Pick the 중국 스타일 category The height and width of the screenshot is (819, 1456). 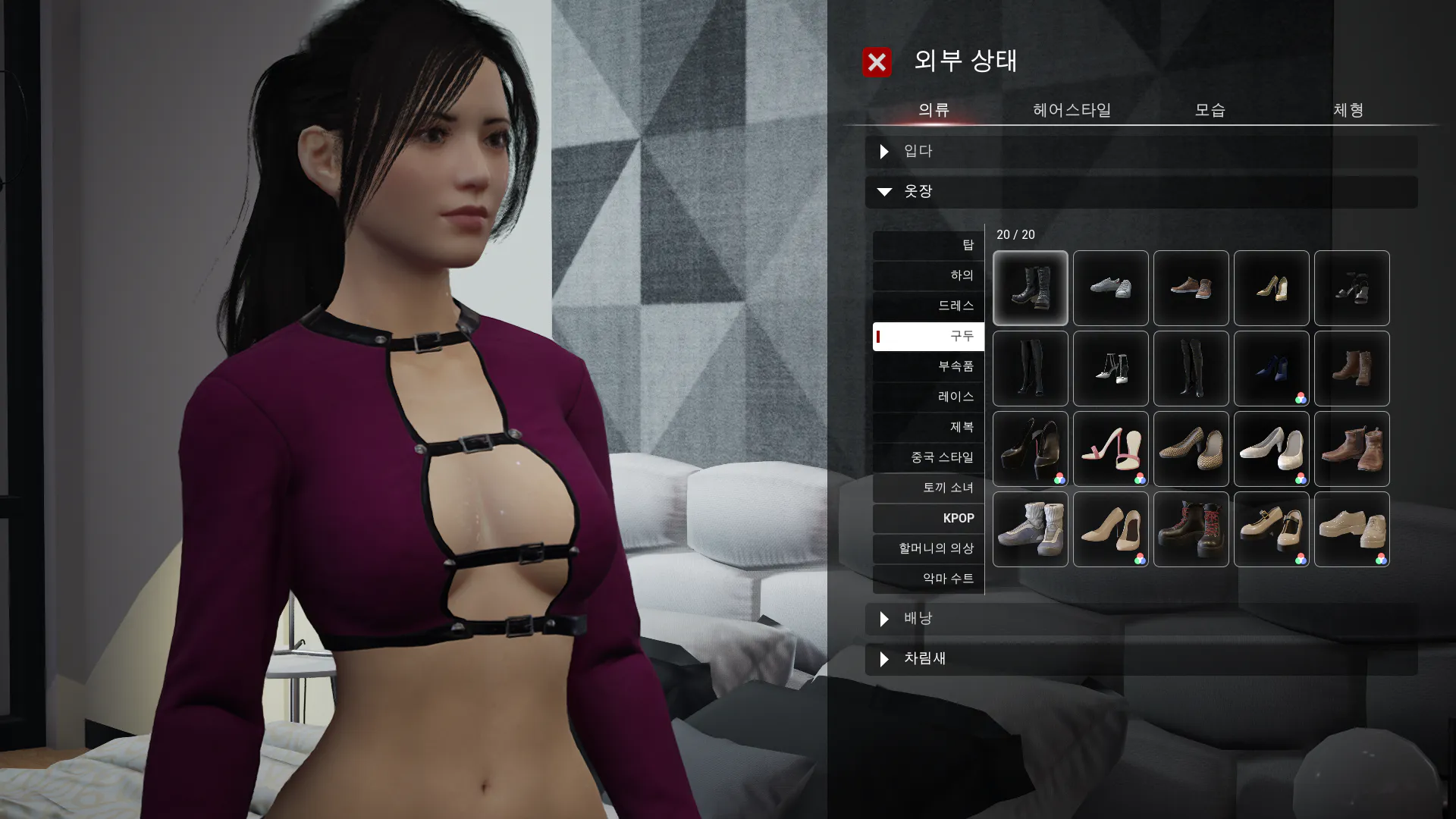tap(928, 457)
